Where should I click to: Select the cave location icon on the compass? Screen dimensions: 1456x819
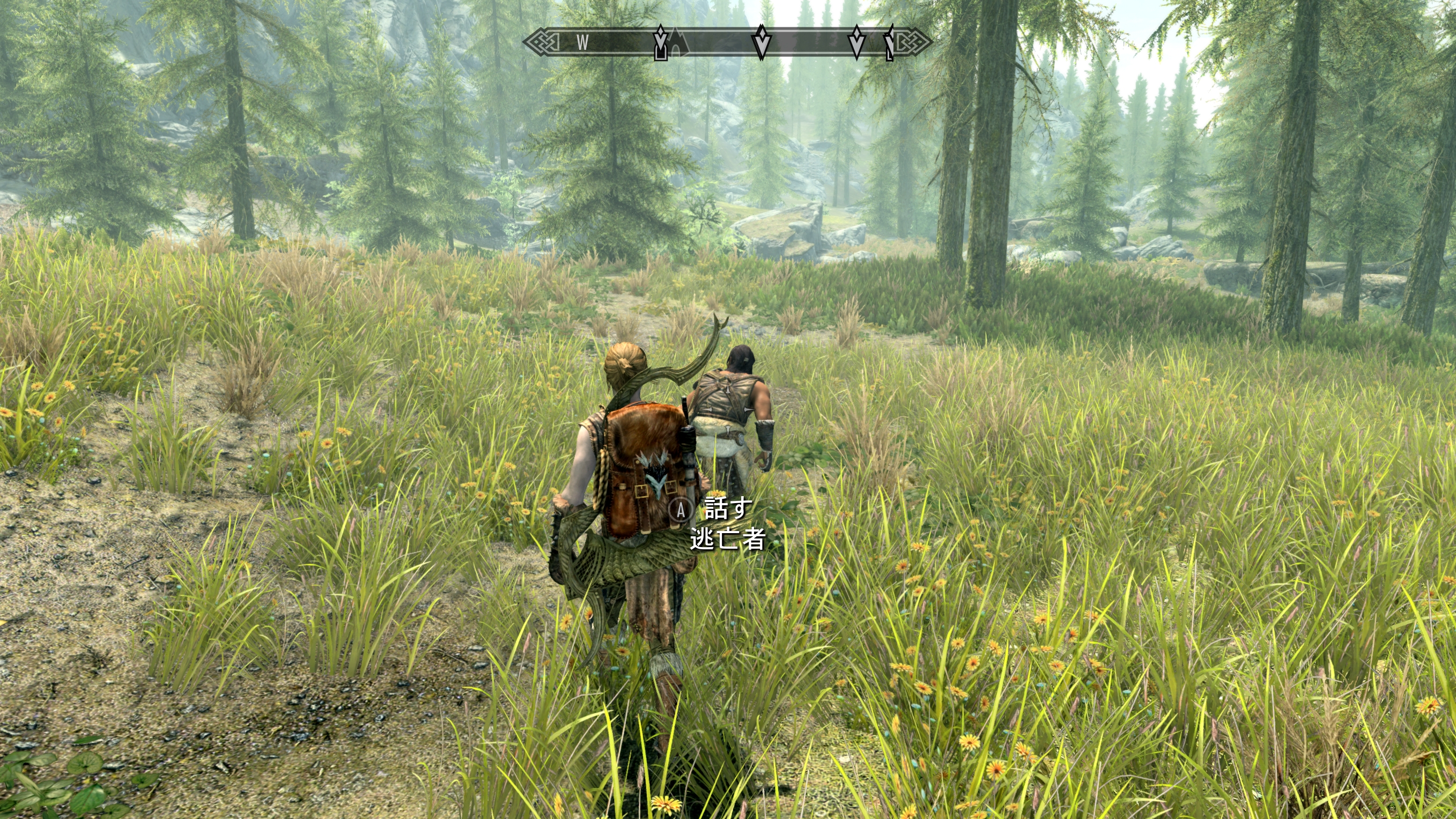pos(677,43)
